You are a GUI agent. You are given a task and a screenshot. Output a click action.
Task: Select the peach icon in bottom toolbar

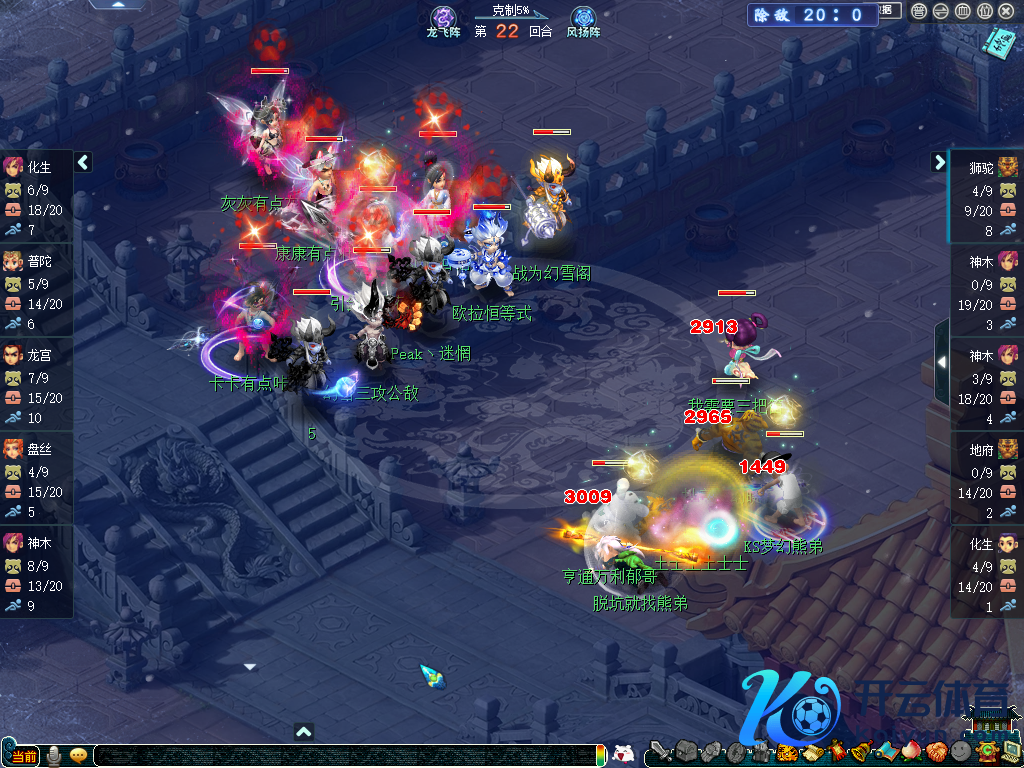[x=909, y=753]
